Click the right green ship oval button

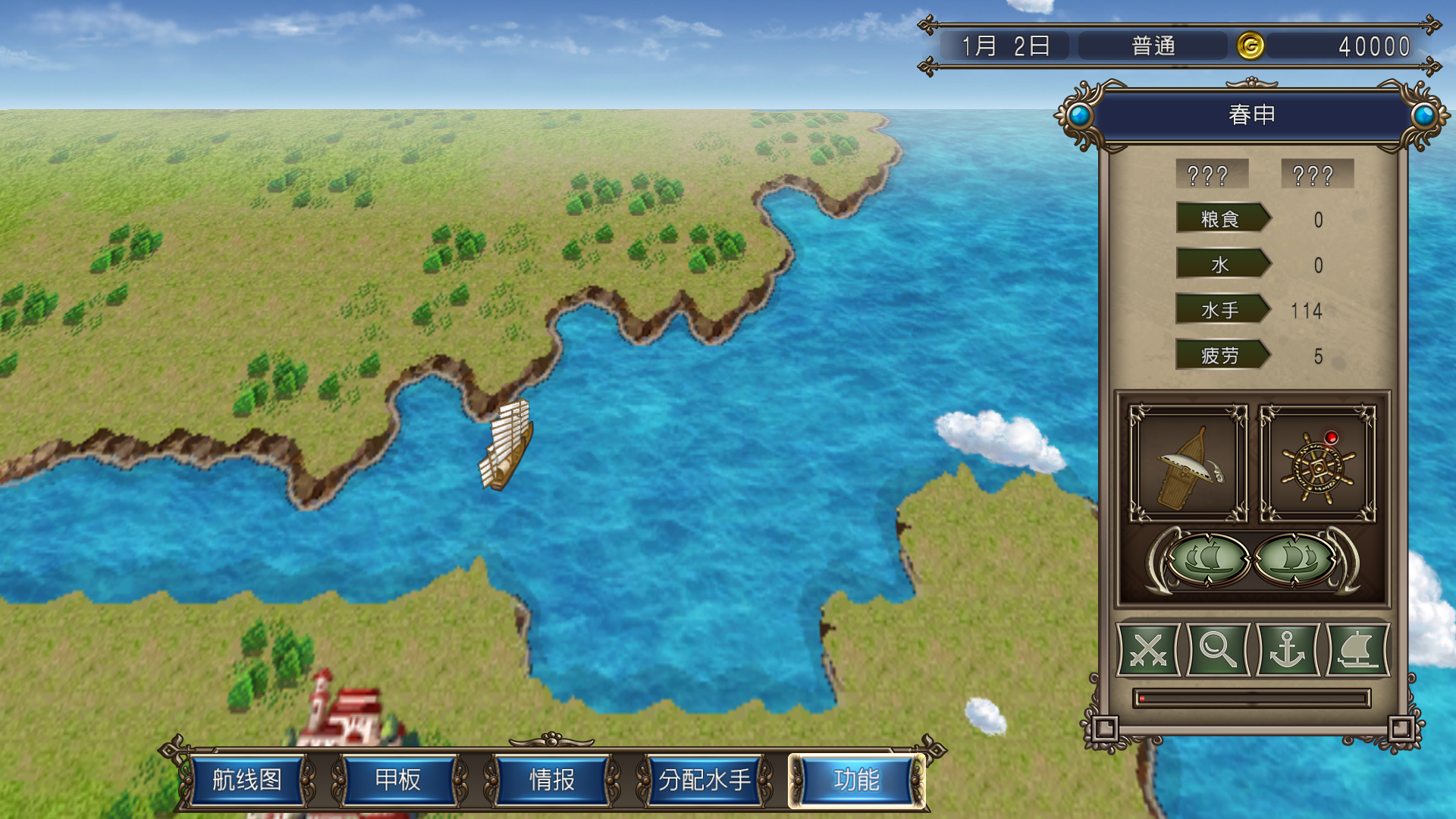(1295, 560)
